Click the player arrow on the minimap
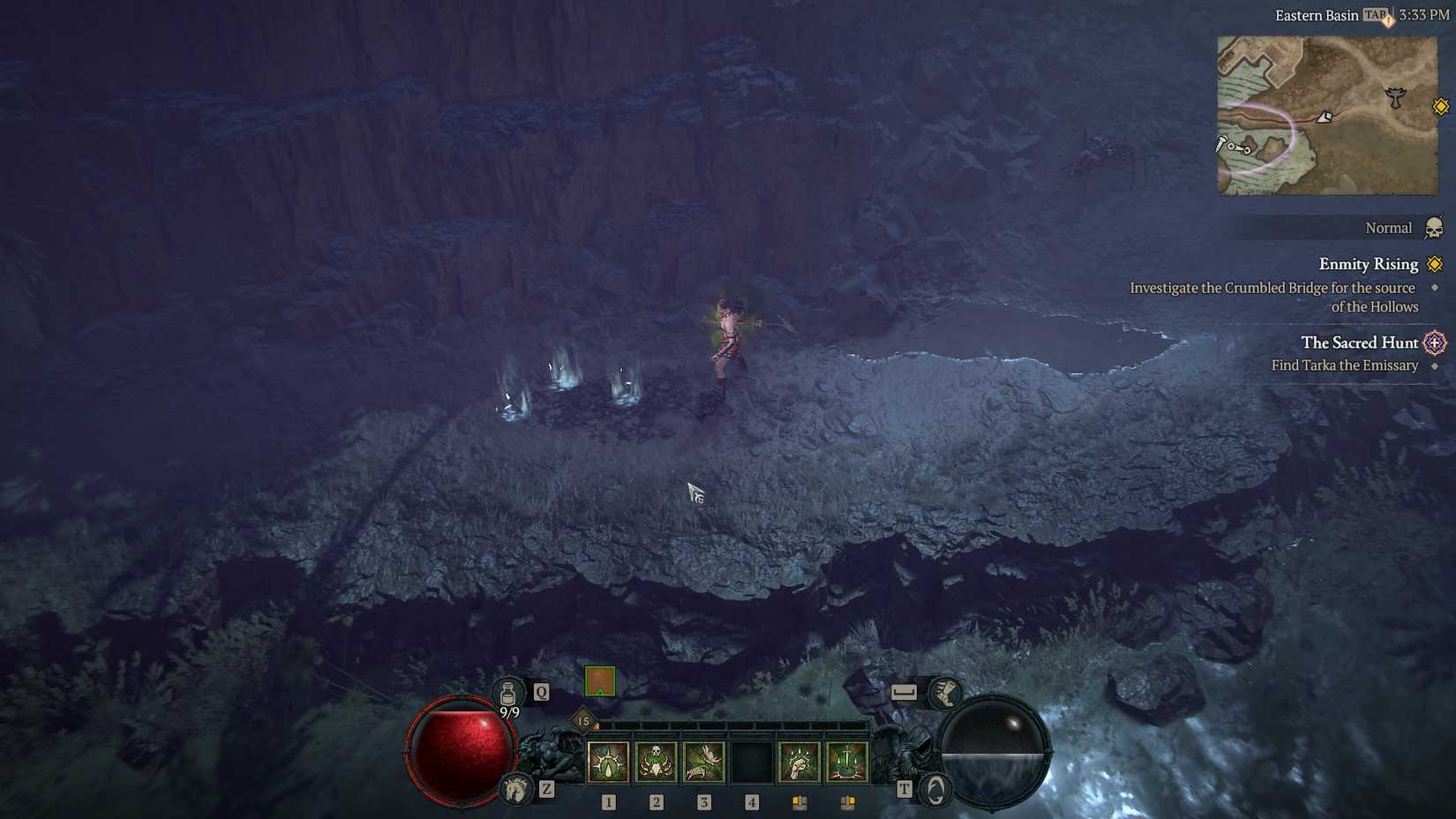 (x=1325, y=117)
